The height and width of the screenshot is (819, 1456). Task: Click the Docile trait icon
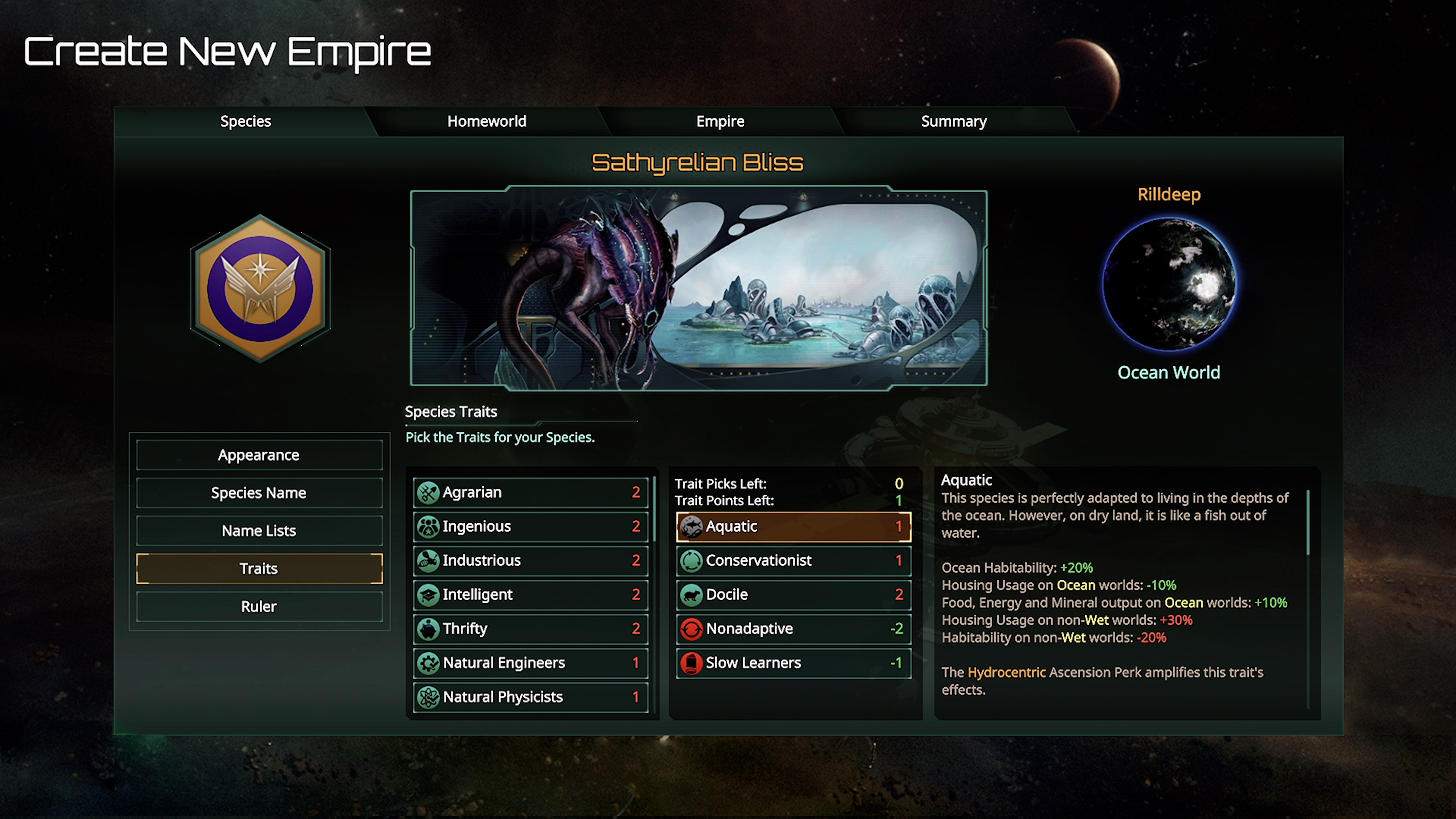click(692, 595)
